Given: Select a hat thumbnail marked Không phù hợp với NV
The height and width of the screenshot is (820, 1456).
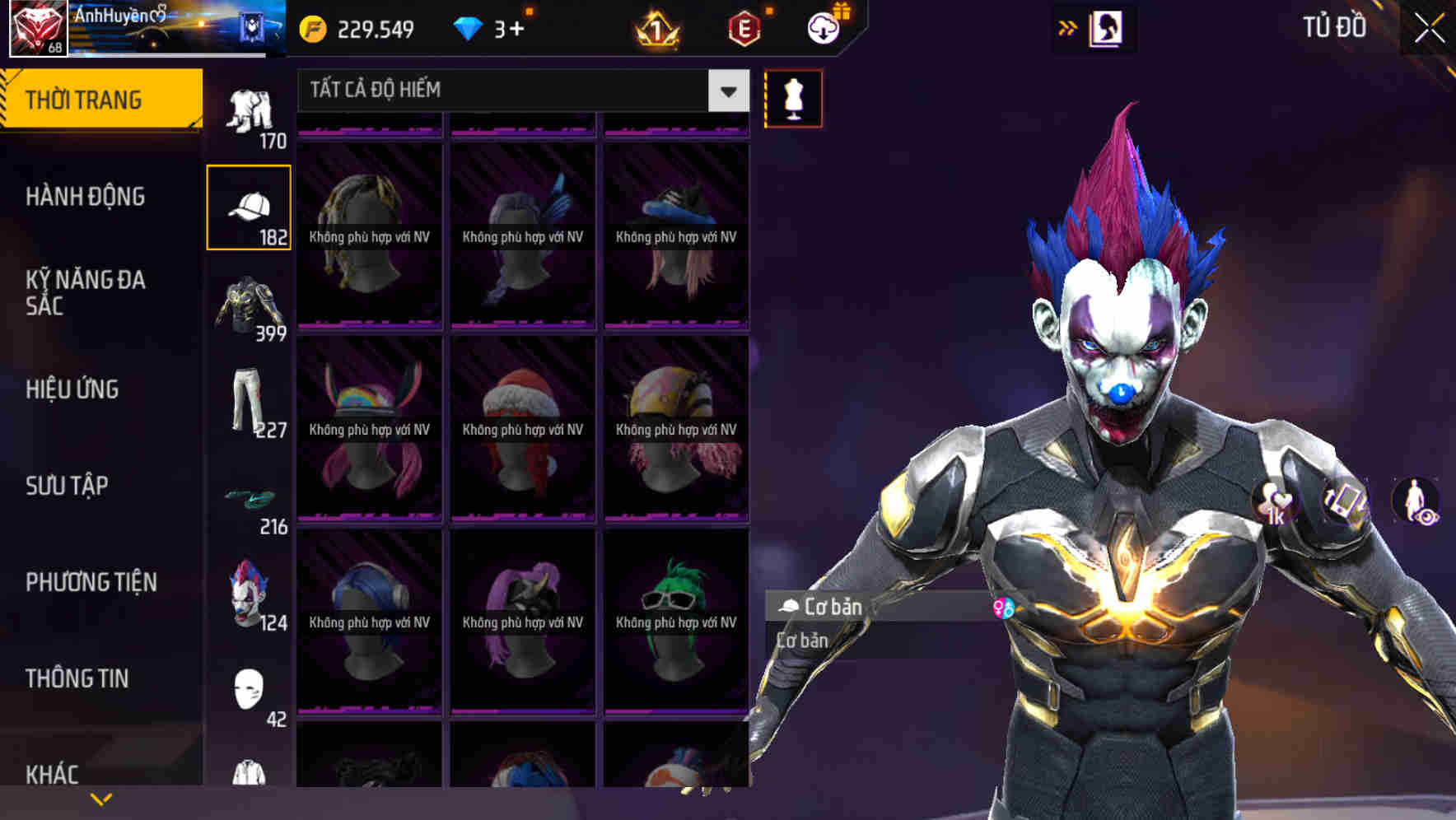Looking at the screenshot, I should coord(369,235).
